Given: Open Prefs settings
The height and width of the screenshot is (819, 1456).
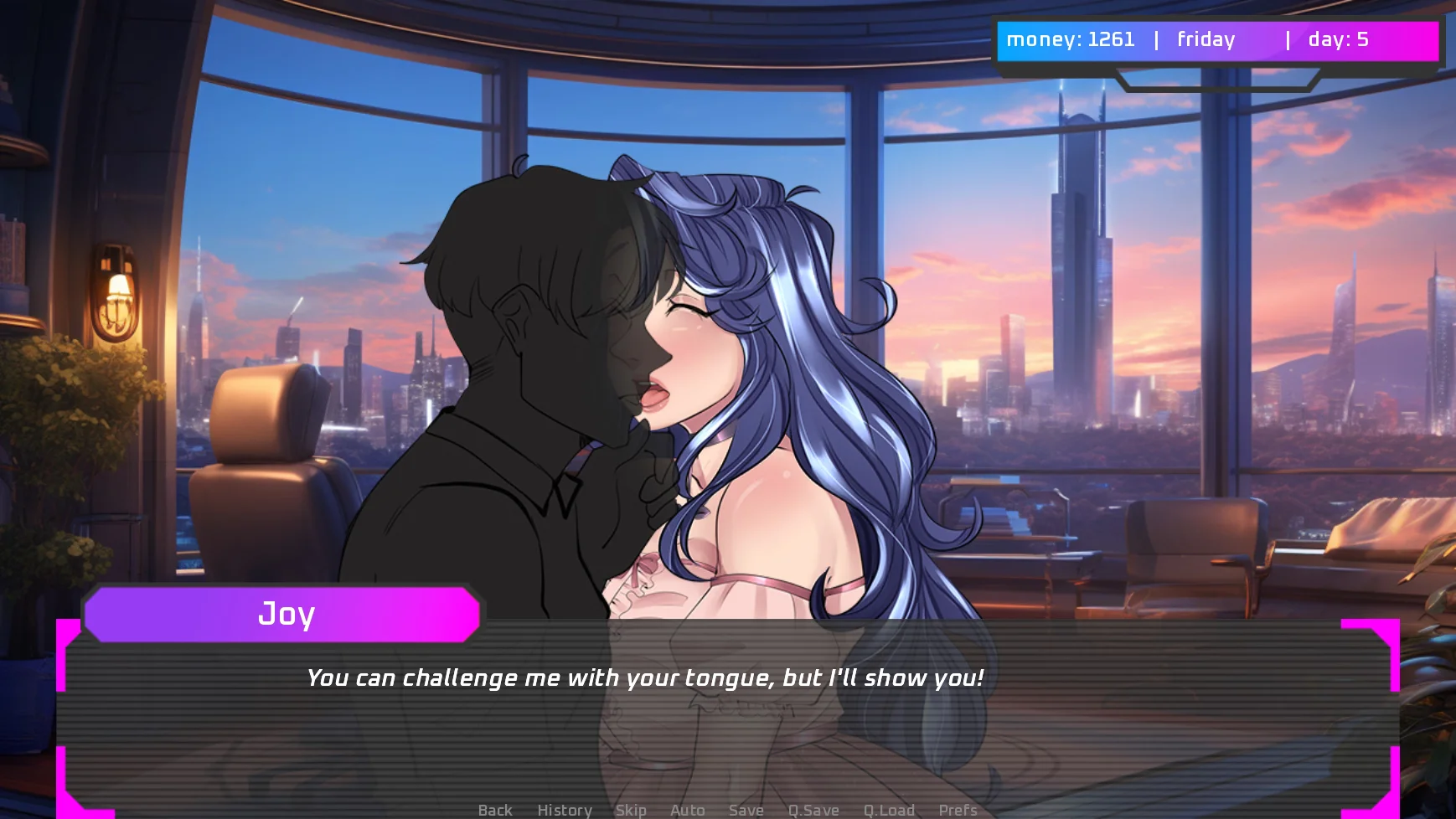Looking at the screenshot, I should click(x=958, y=810).
